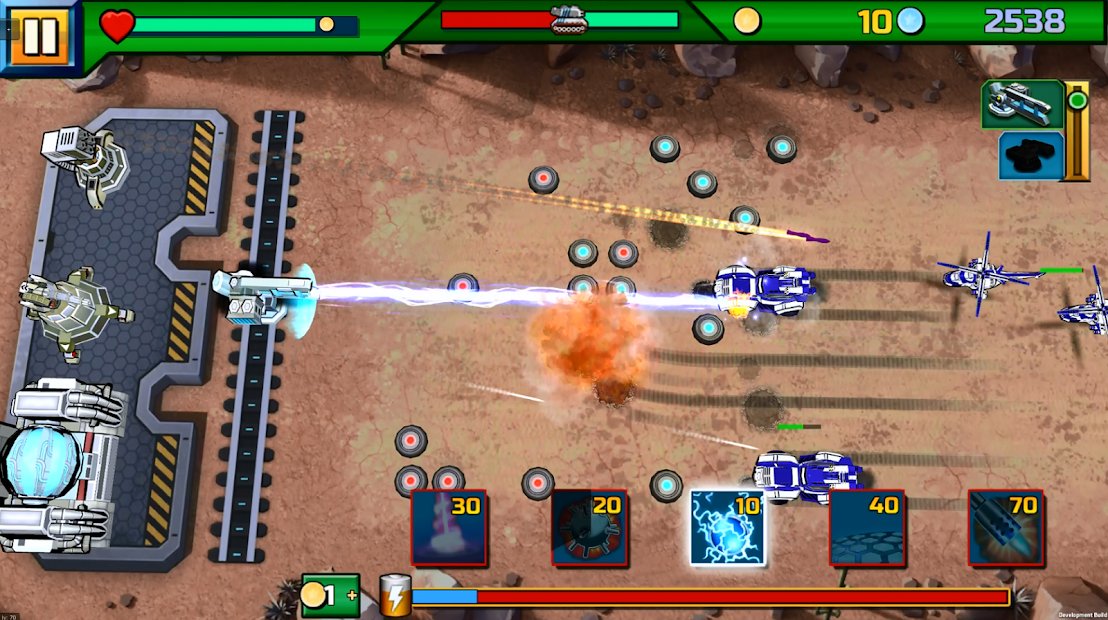The image size is (1108, 620).
Task: Click the green coin plus button
Action: click(x=330, y=596)
